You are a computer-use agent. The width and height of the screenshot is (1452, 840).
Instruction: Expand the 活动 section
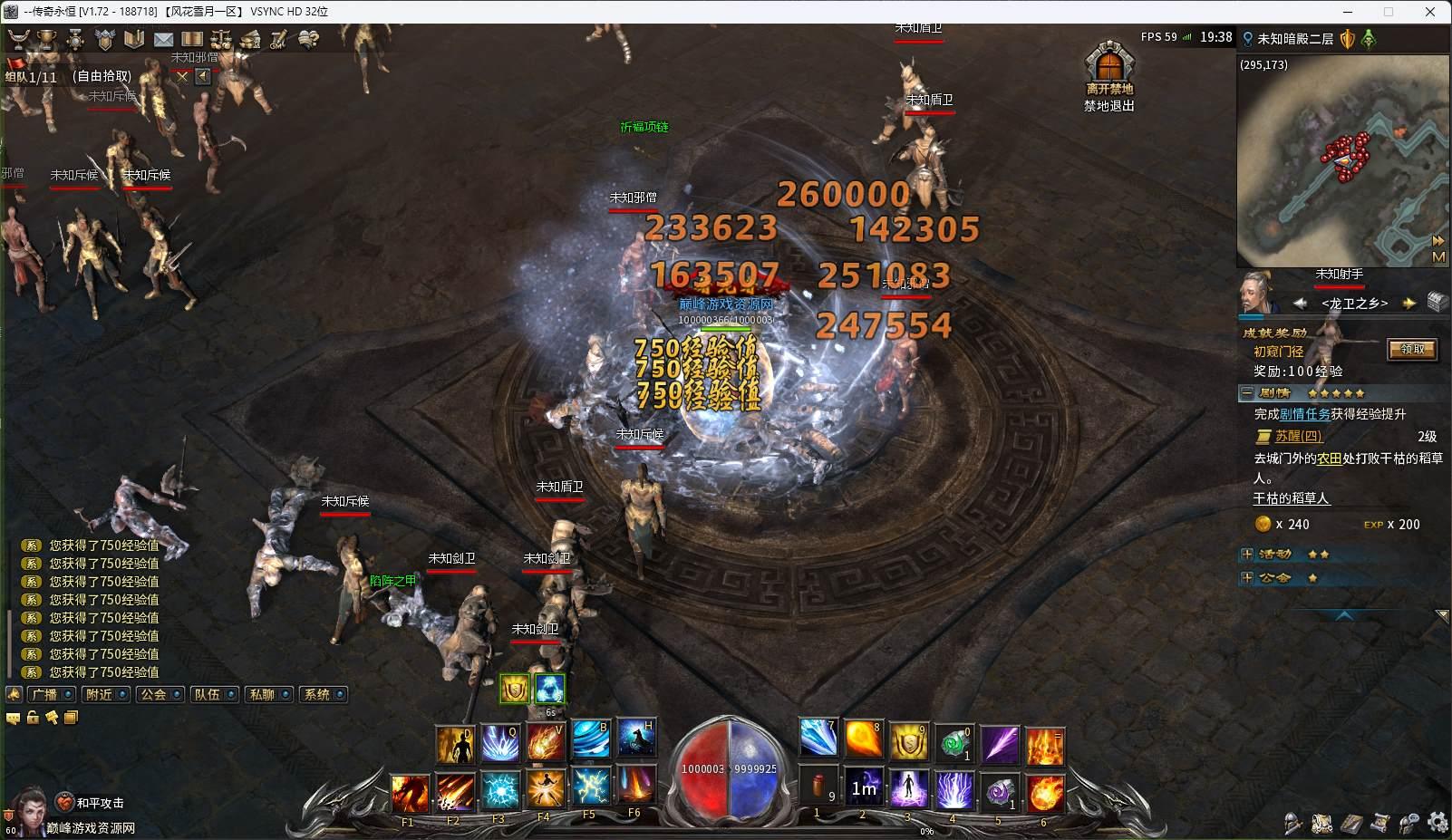pyautogui.click(x=1247, y=554)
